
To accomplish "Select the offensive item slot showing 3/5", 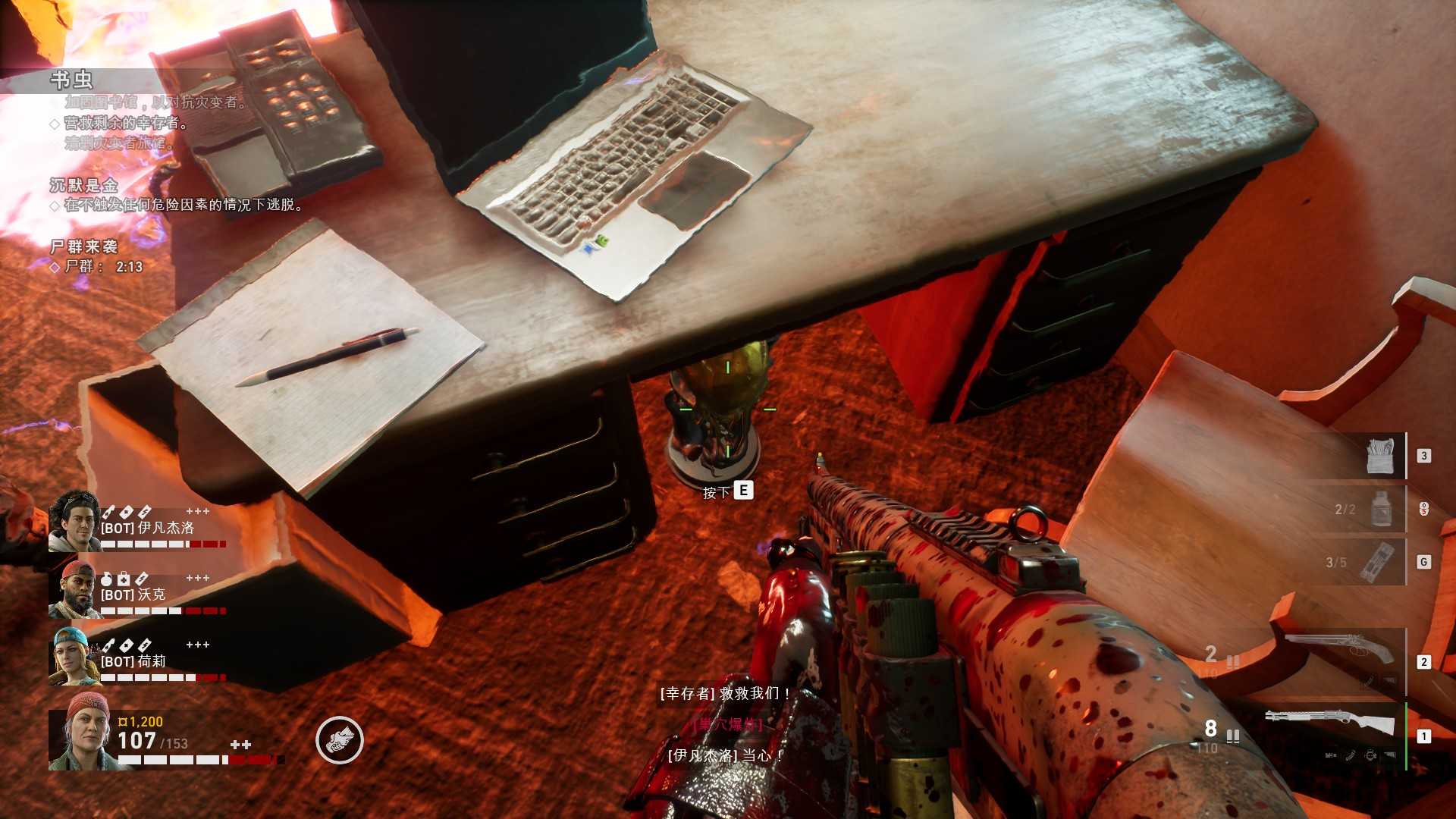I will [x=1376, y=562].
